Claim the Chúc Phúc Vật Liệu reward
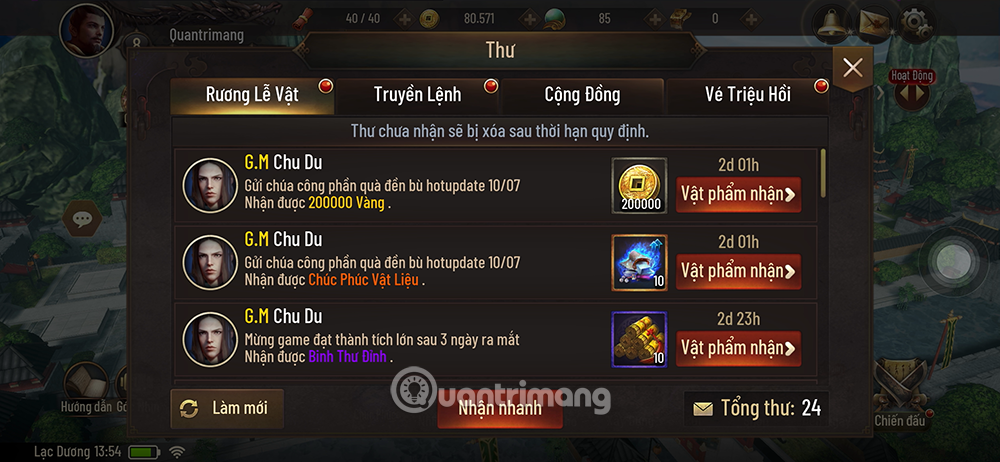This screenshot has height=462, width=1000. tap(738, 271)
